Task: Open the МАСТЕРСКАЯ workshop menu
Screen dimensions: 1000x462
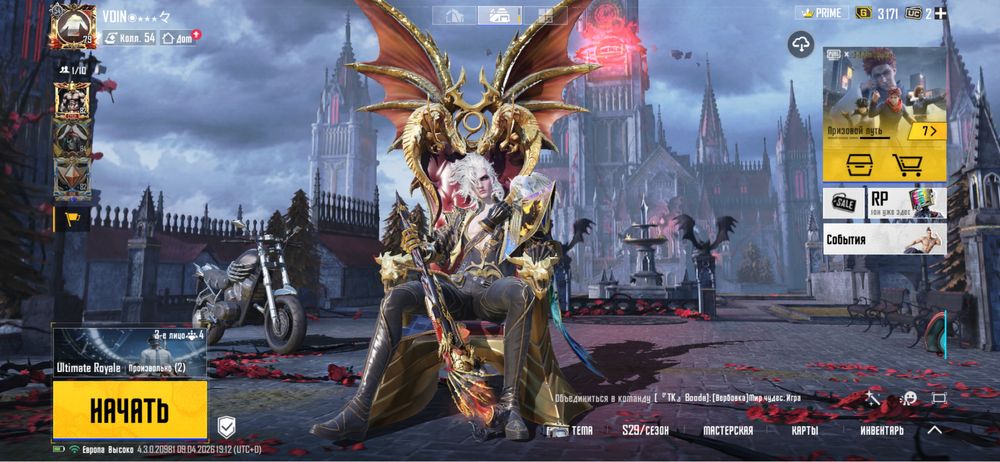Action: (x=727, y=431)
